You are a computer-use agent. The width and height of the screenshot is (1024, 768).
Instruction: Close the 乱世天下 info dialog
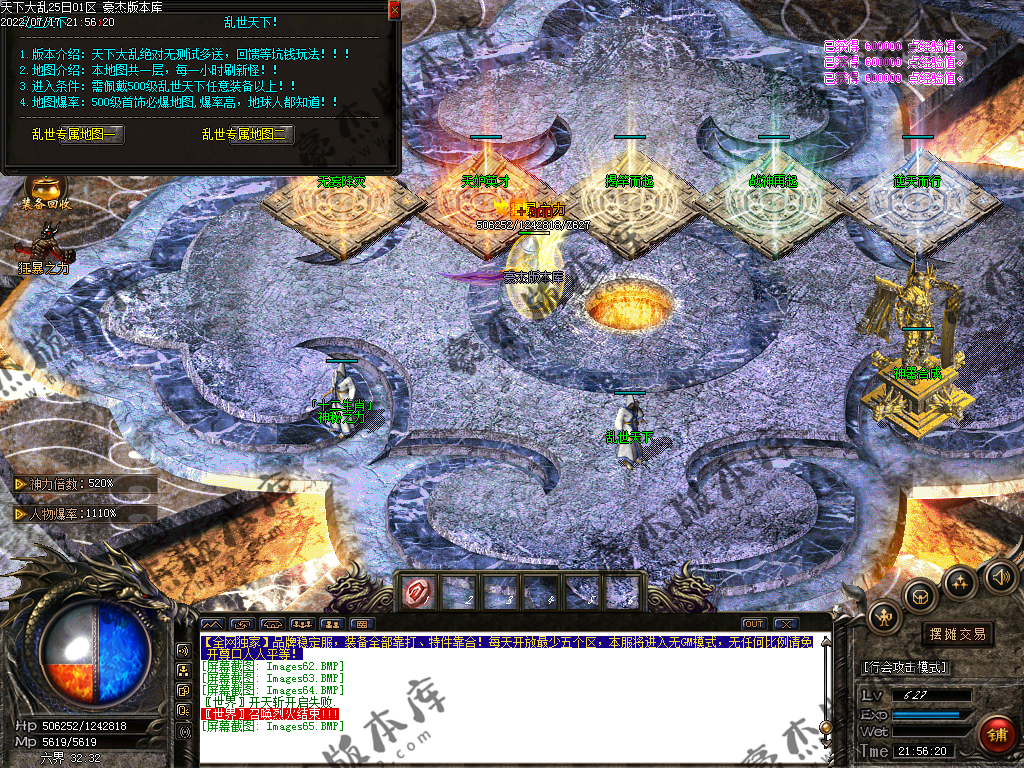coord(394,10)
